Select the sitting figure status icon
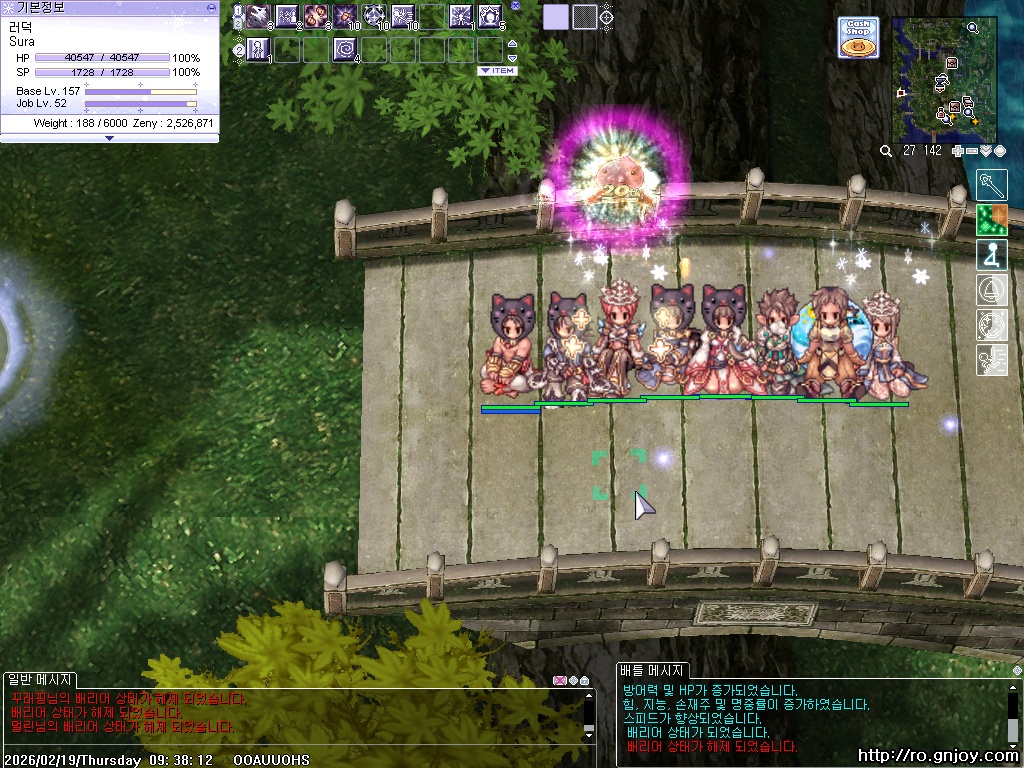Screen dimensions: 1024x768 click(991, 255)
